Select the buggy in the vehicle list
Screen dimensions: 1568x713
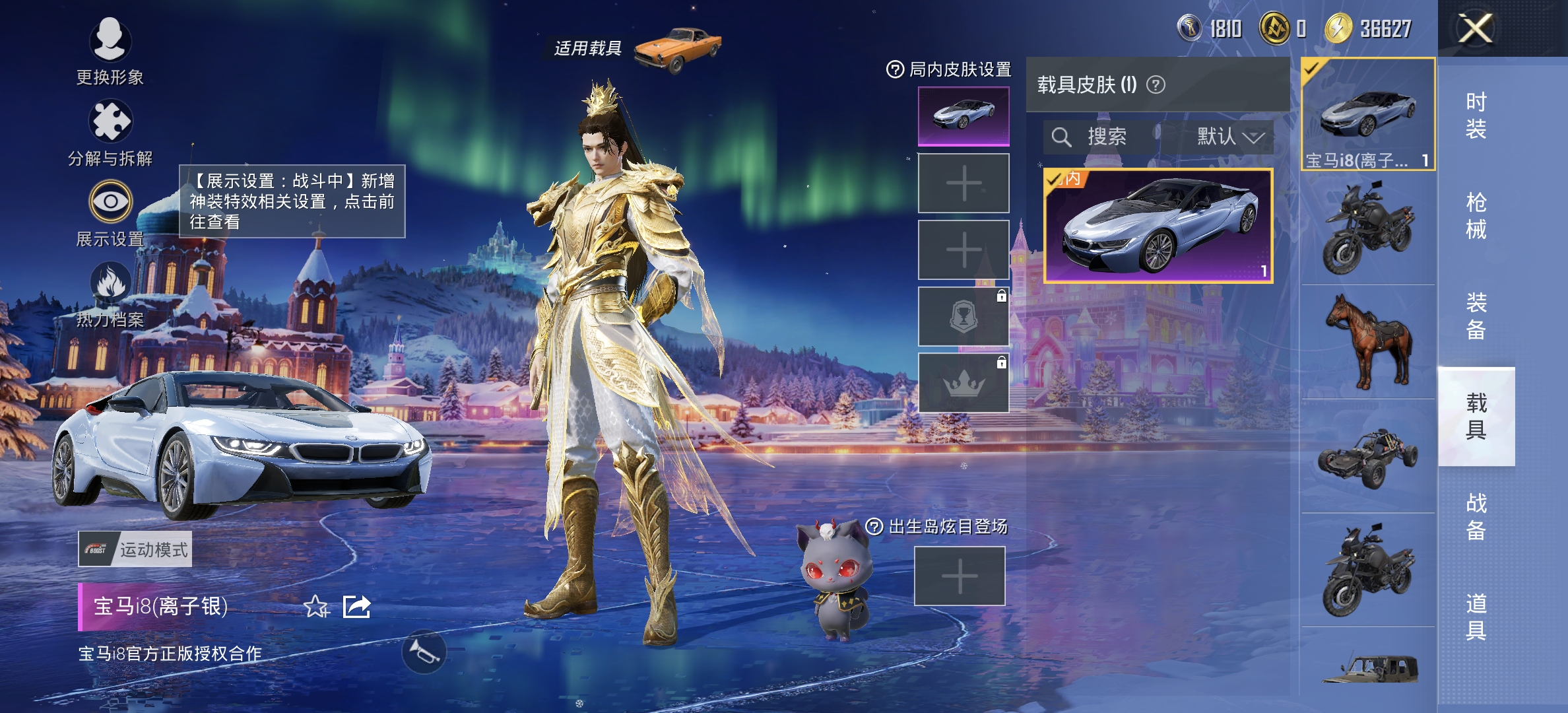click(1368, 457)
